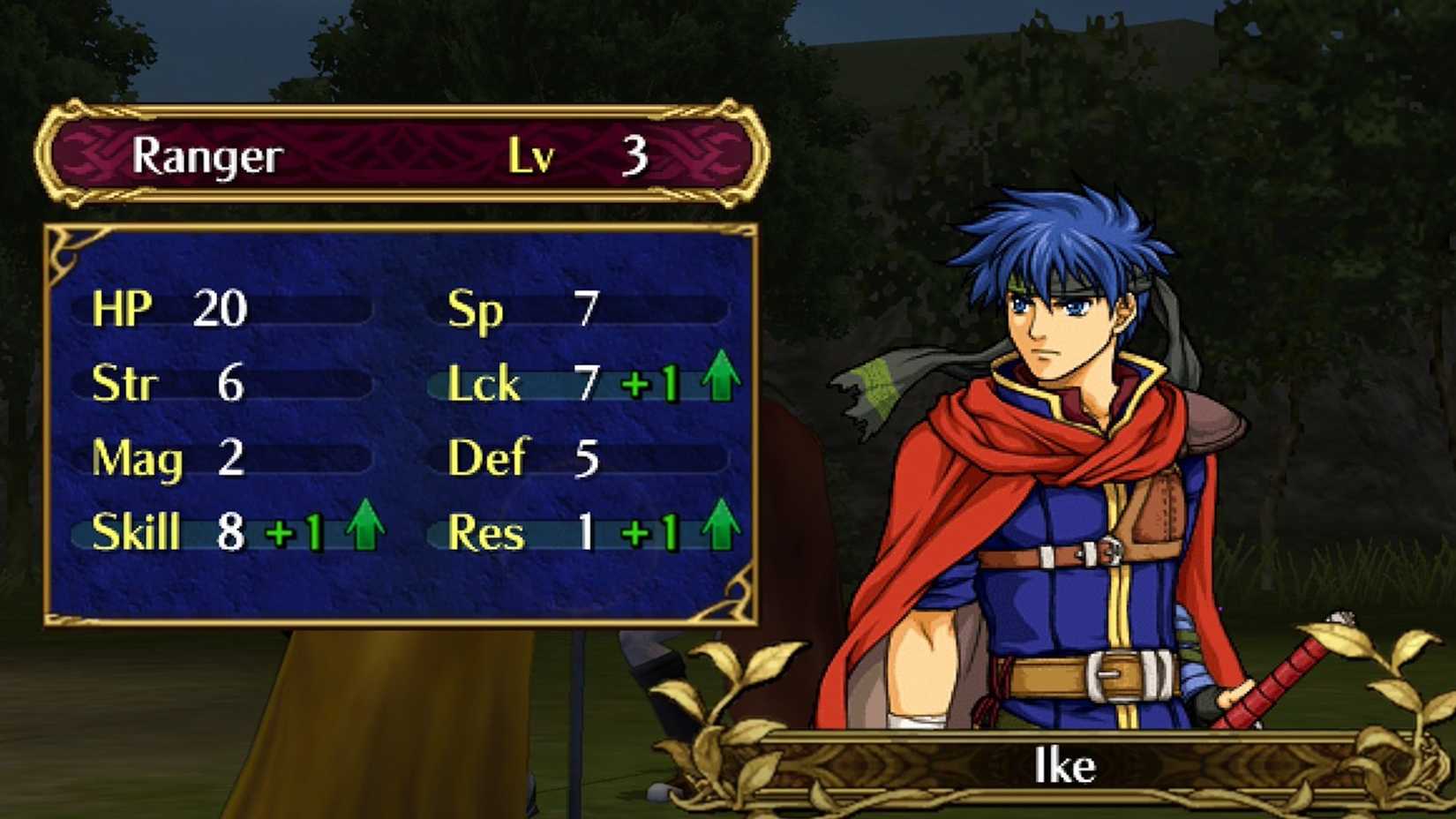
Task: Select the Ike name plate
Action: (1063, 764)
